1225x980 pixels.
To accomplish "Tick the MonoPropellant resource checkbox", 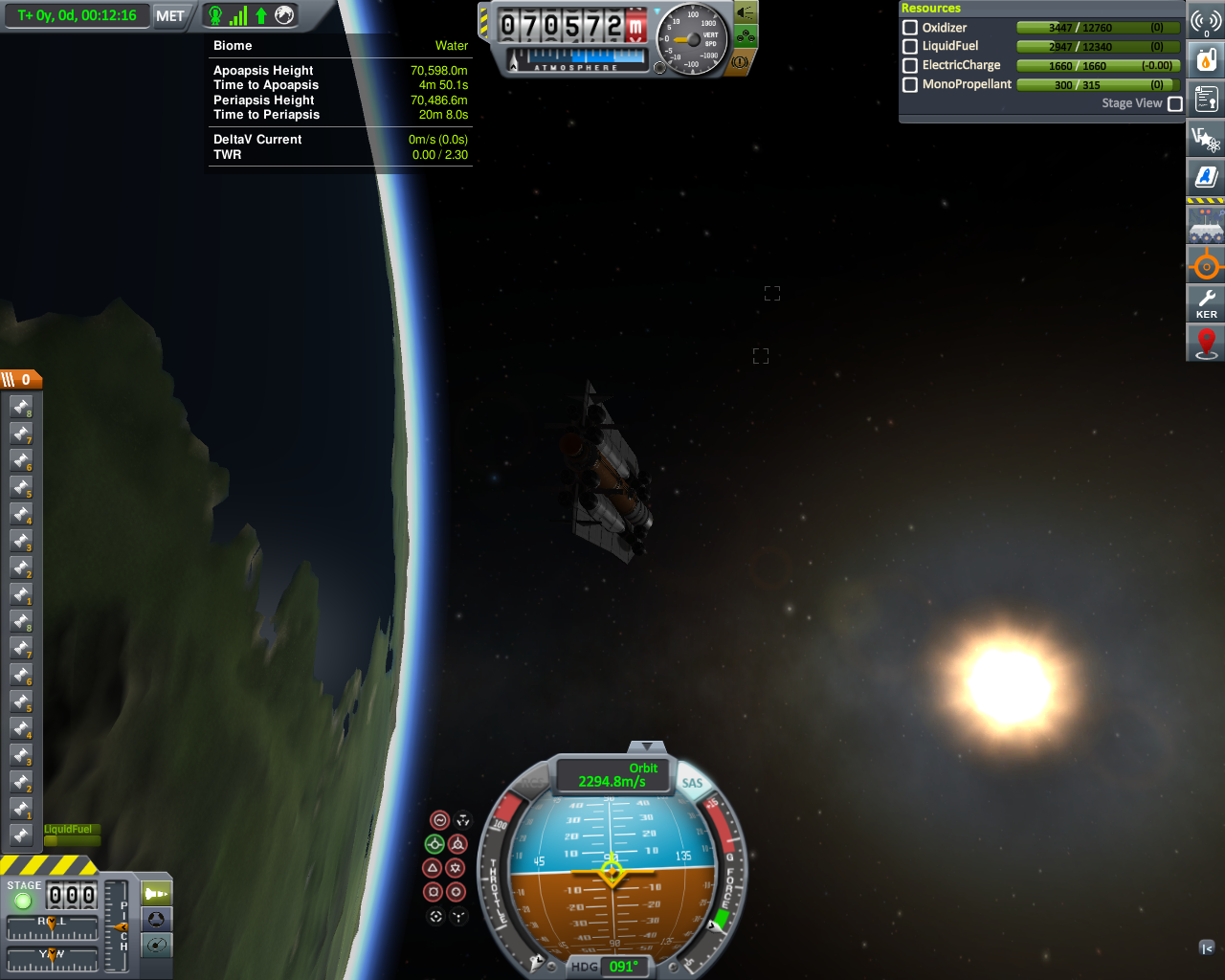I will [910, 84].
